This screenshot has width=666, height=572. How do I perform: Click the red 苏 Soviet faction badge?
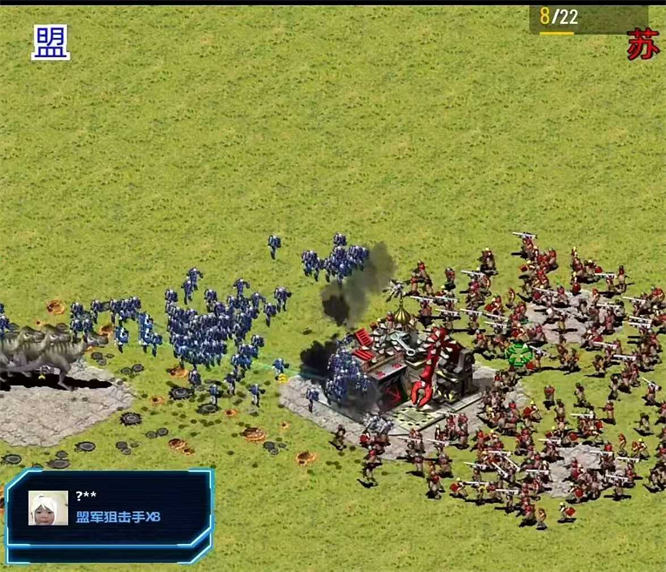(642, 44)
